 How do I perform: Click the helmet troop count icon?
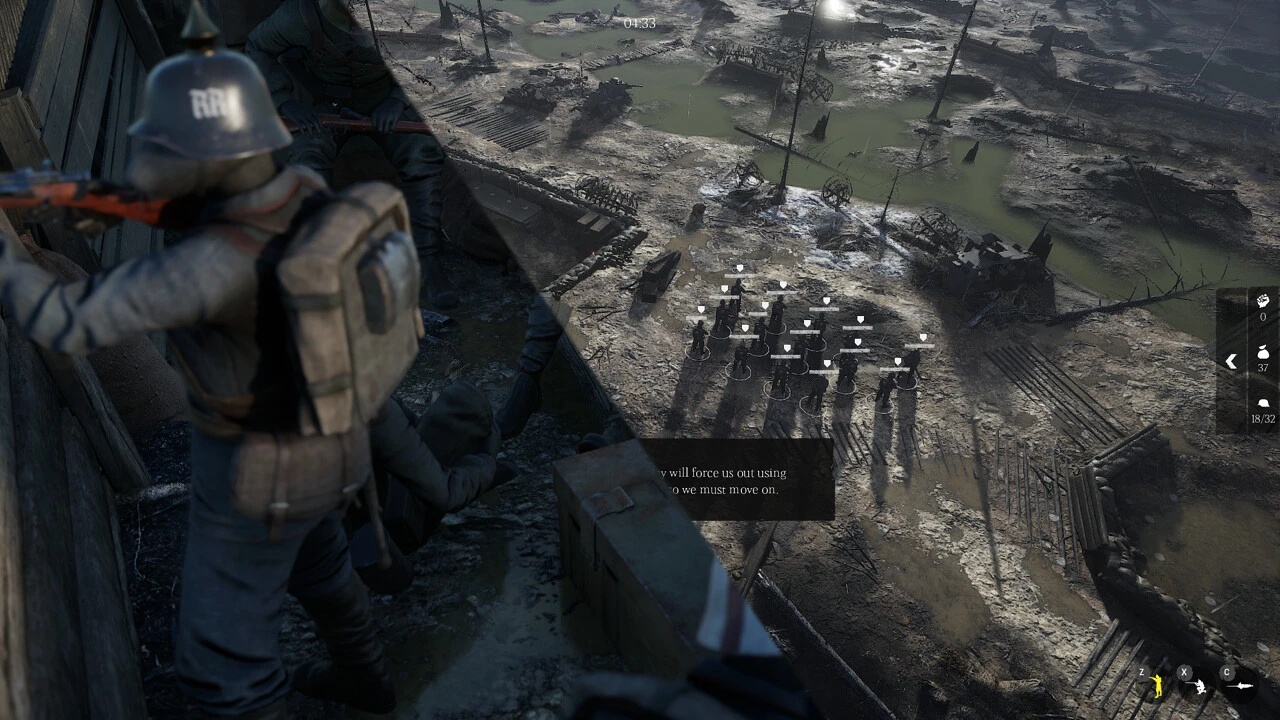pos(1263,403)
